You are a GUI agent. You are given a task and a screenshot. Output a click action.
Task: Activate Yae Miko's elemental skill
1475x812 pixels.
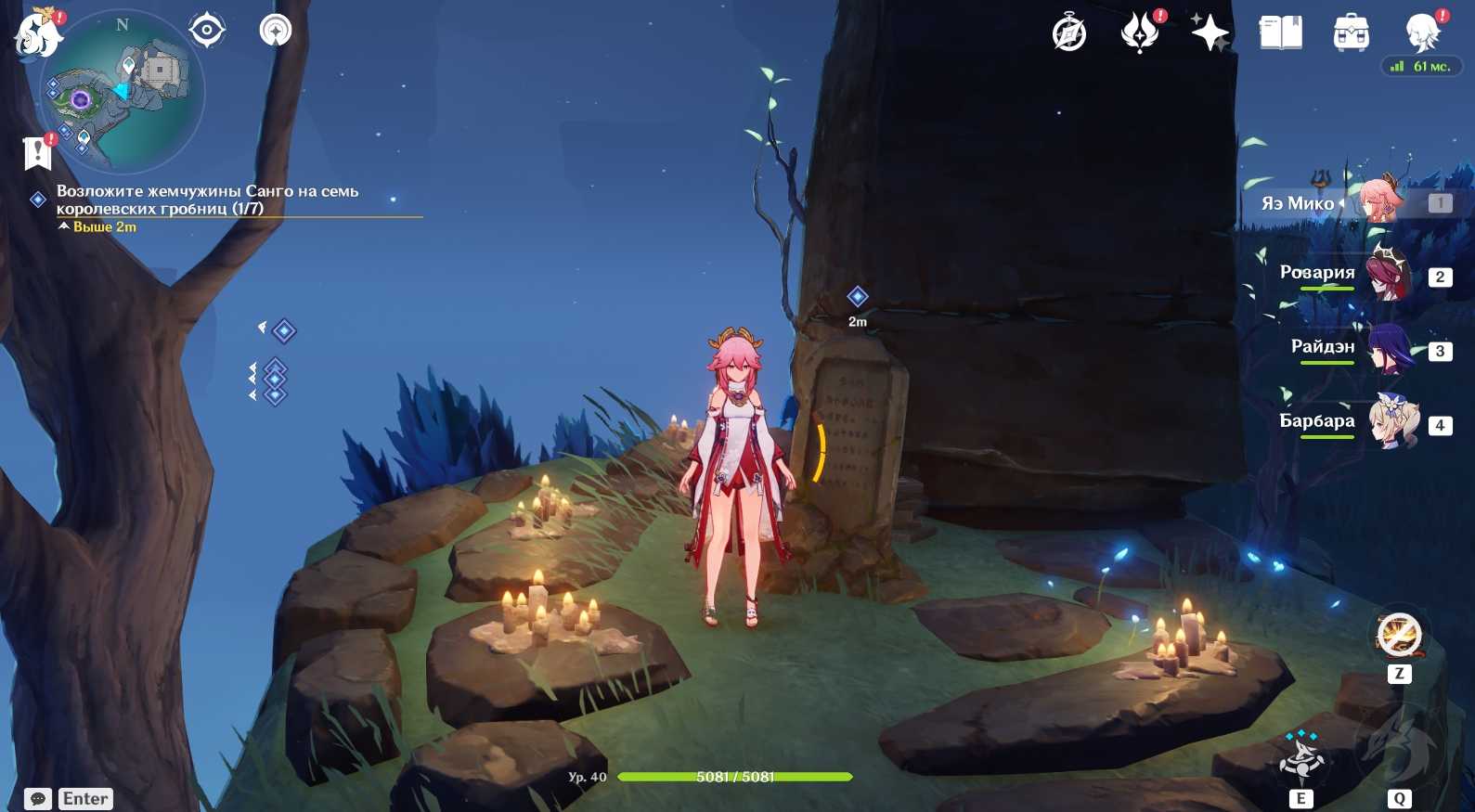(x=1301, y=757)
